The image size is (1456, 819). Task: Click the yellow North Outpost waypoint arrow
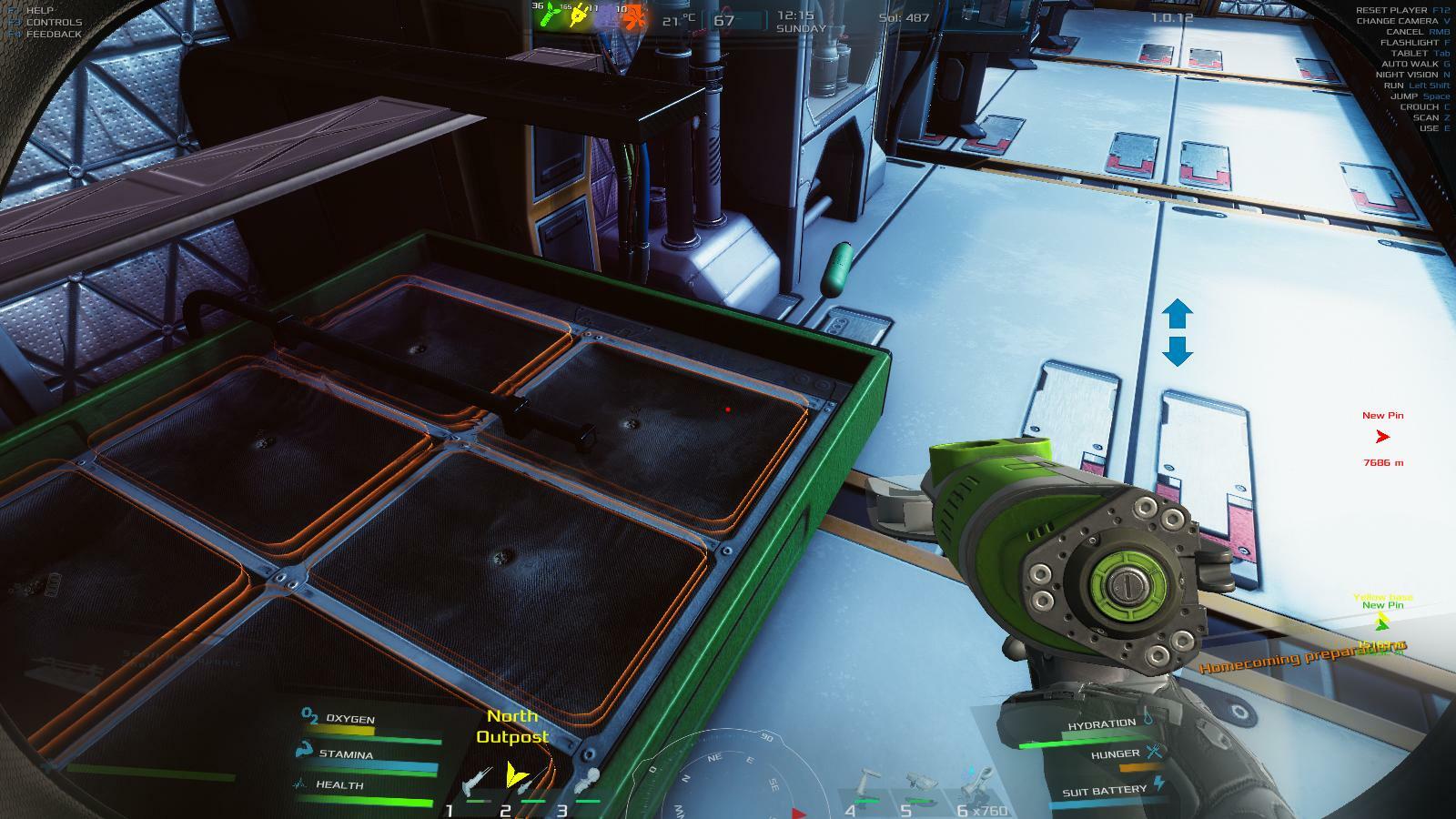(516, 774)
